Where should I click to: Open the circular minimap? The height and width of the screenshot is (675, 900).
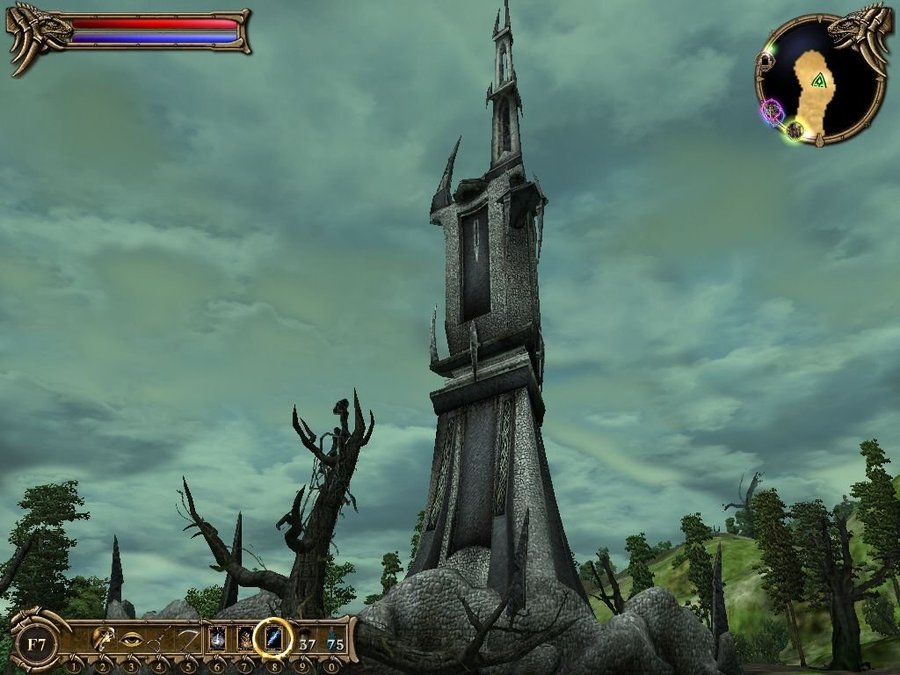(x=821, y=79)
